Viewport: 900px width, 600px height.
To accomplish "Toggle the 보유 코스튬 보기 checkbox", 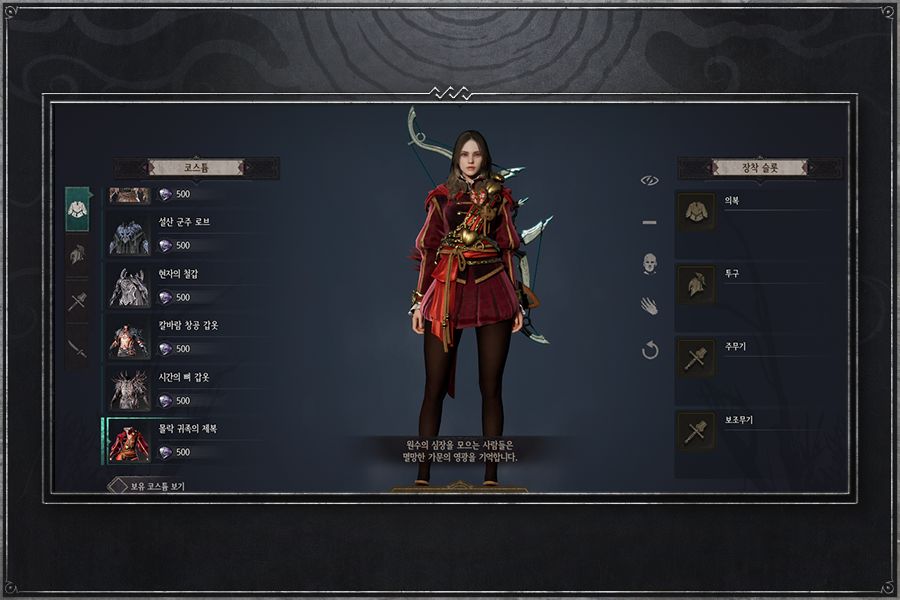I will [x=114, y=486].
